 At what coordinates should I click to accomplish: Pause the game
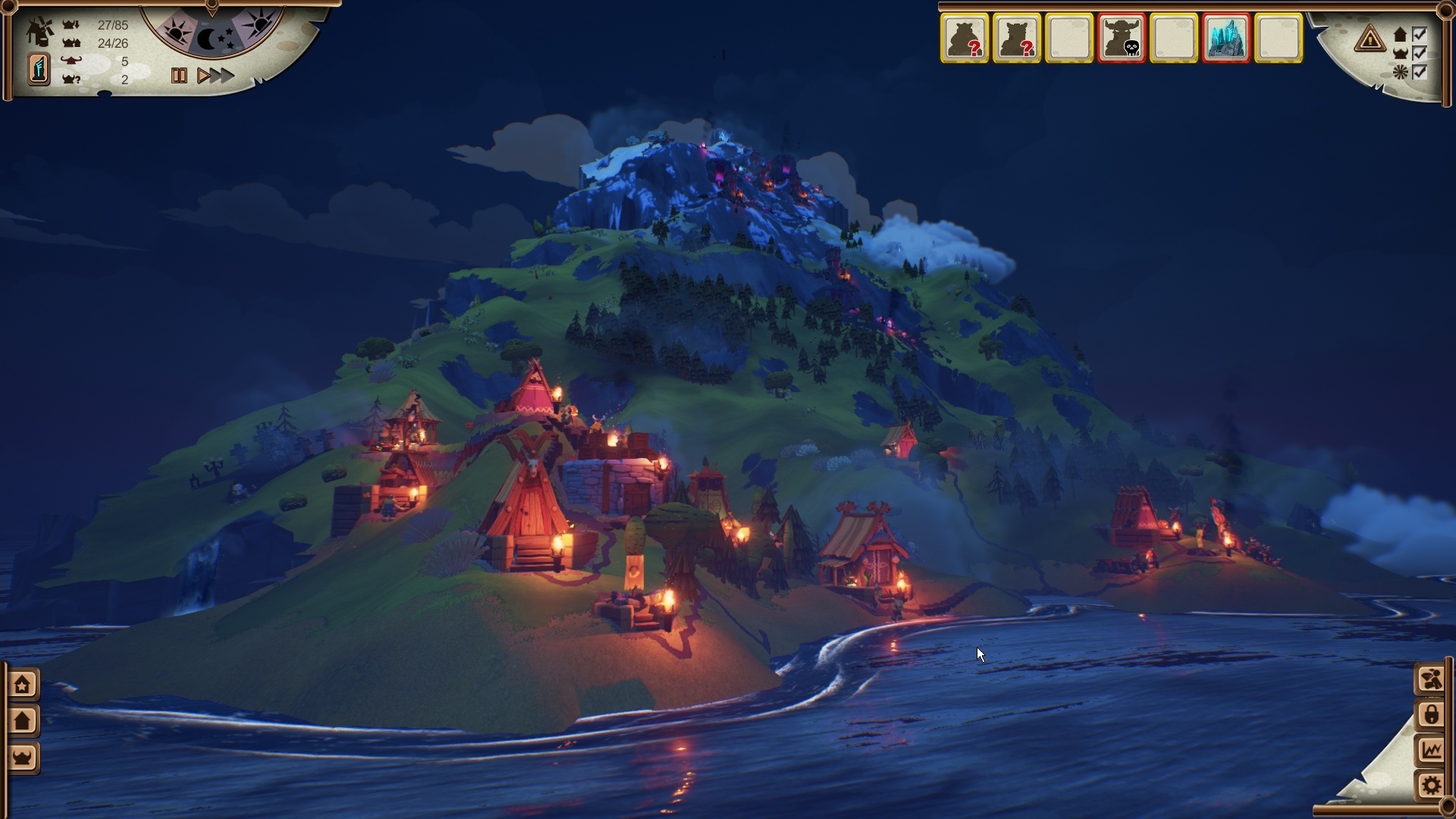pos(180,75)
